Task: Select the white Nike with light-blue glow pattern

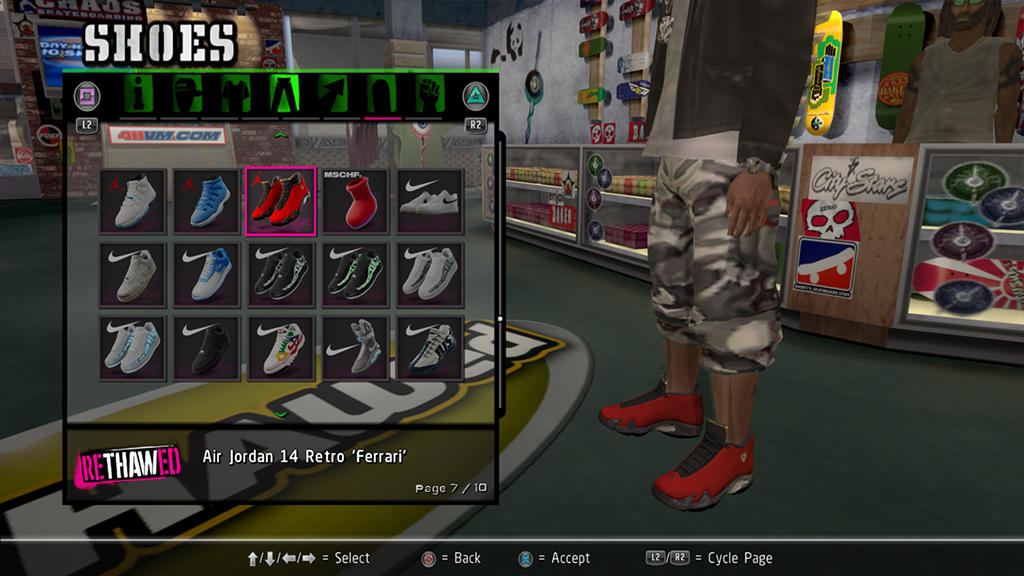Action: coord(133,348)
